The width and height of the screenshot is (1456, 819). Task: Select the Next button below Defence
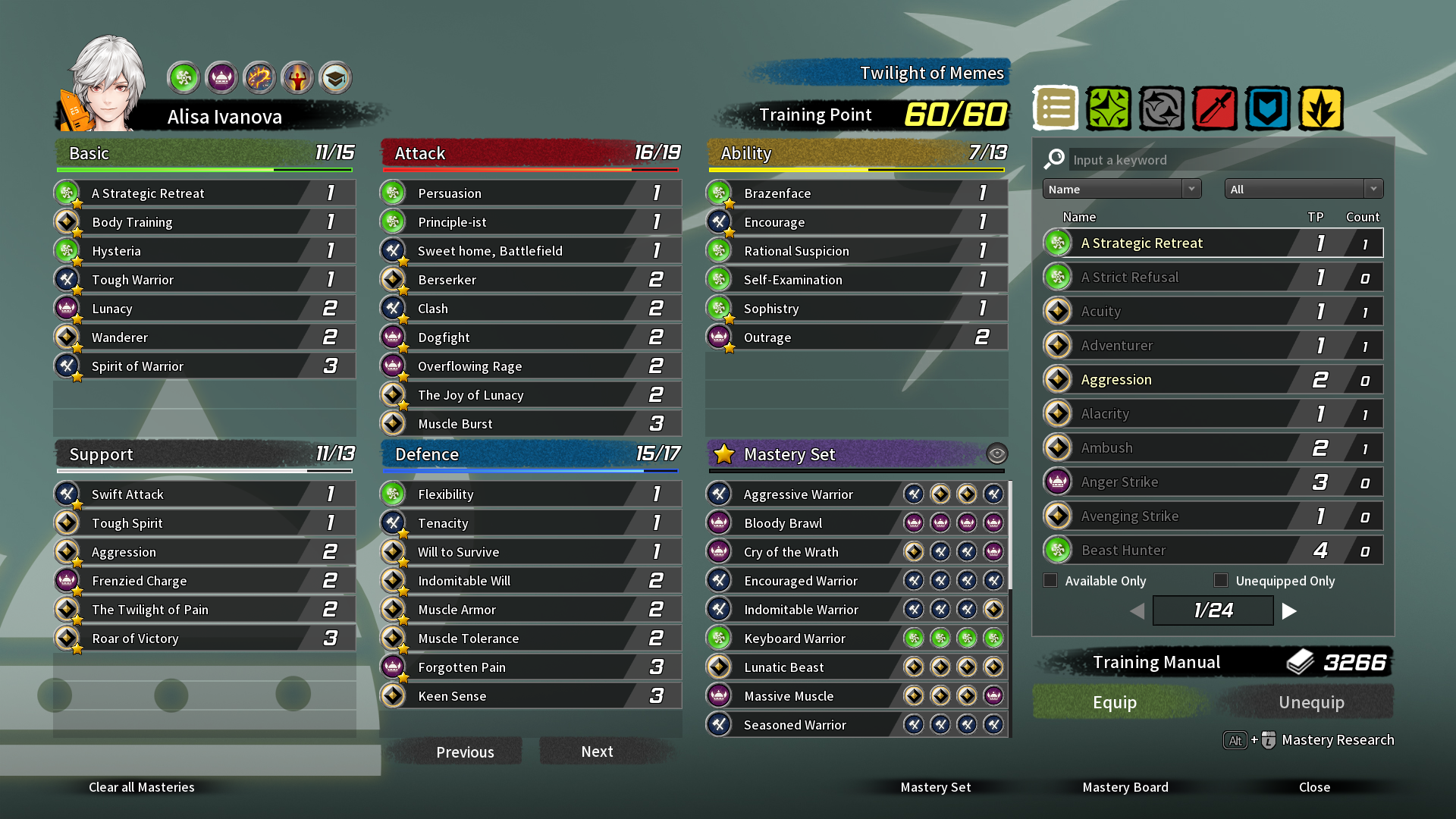(x=597, y=752)
